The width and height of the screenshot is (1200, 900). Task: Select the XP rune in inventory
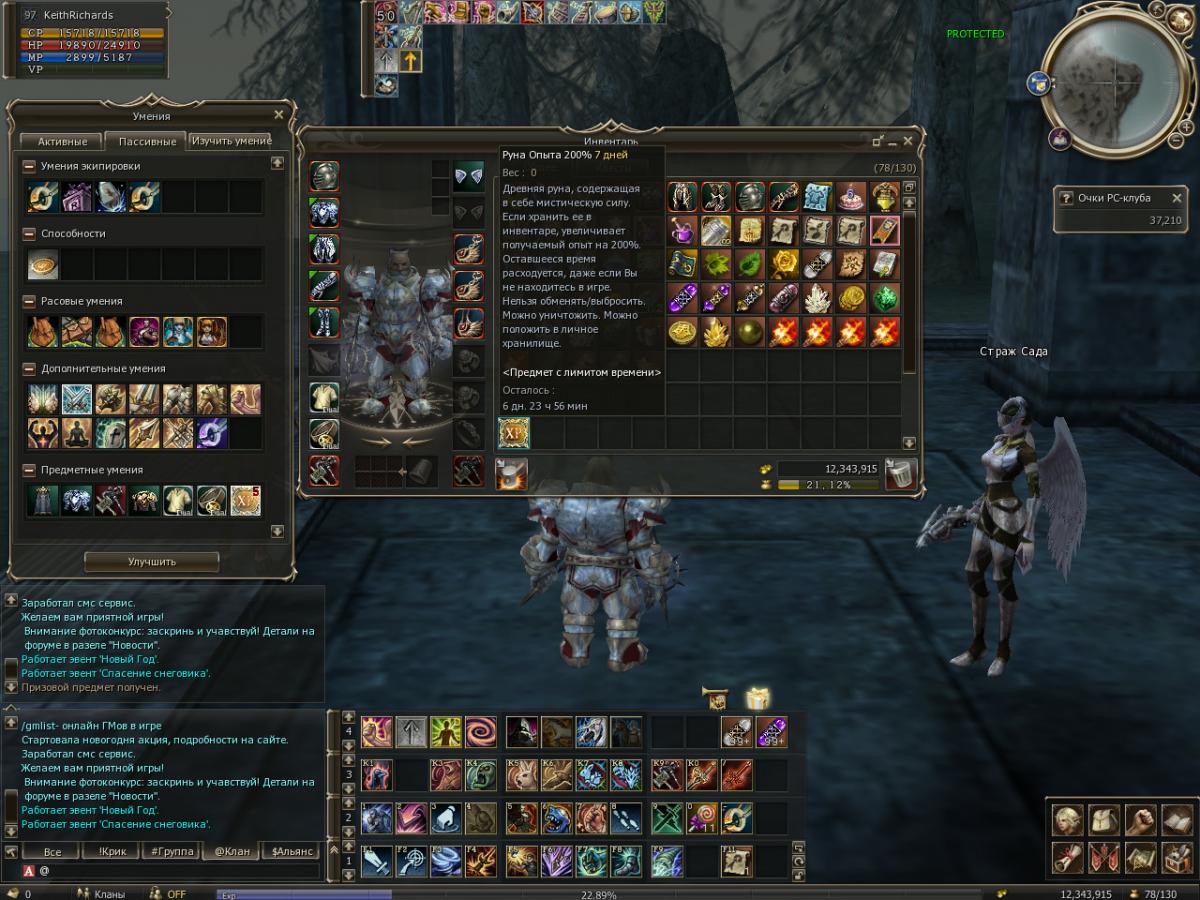tap(514, 433)
